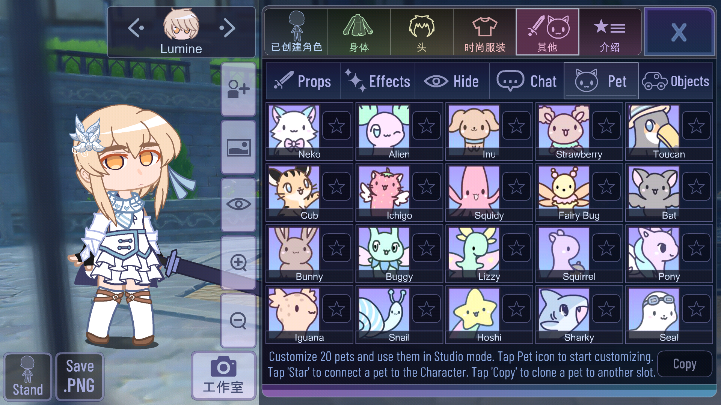Choose the Neko pet icon
Image resolution: width=721 pixels, height=405 pixels.
click(294, 128)
